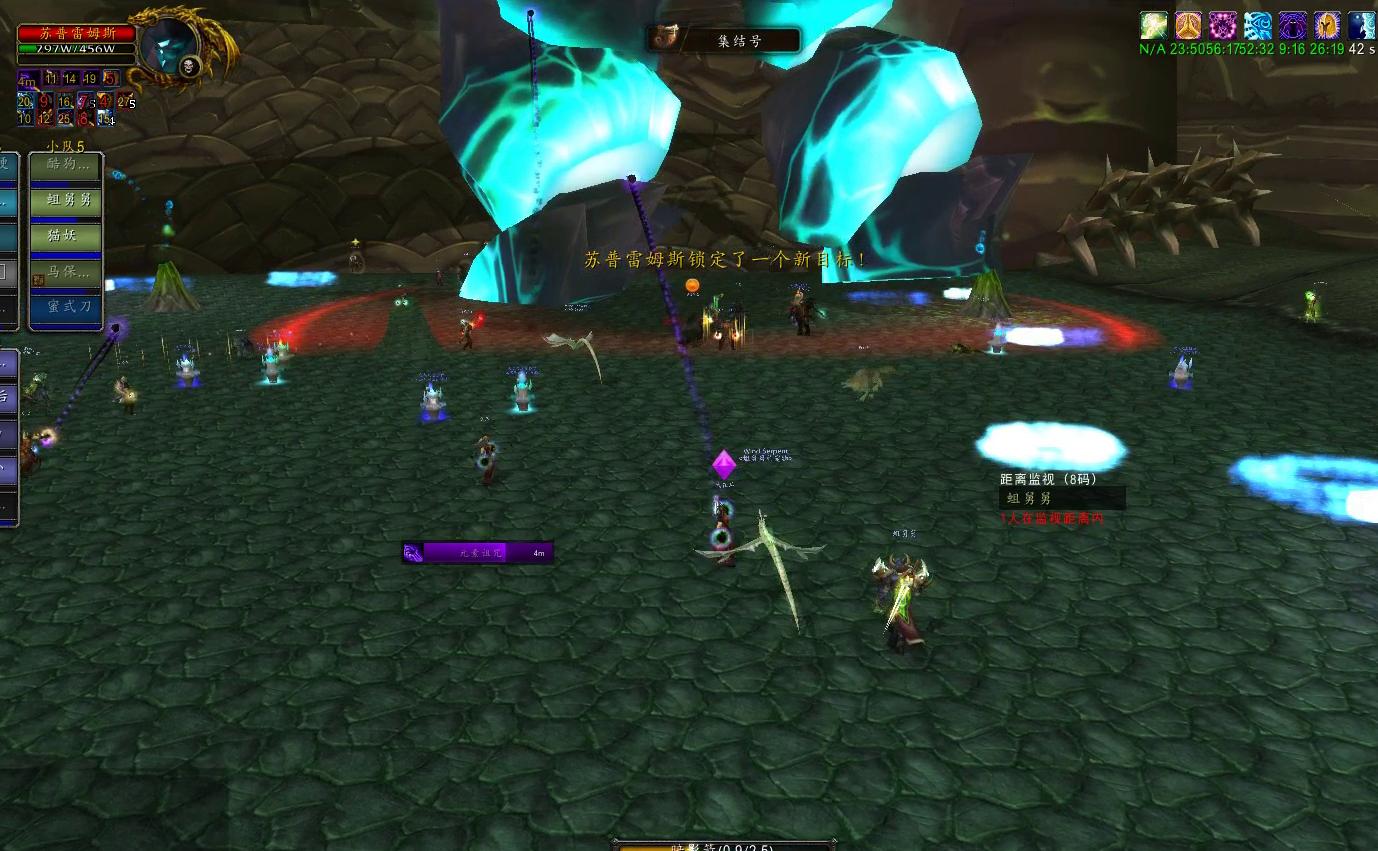1378x851 pixels.
Task: Click the cyan eye-pattern buff icon
Action: click(x=1257, y=26)
